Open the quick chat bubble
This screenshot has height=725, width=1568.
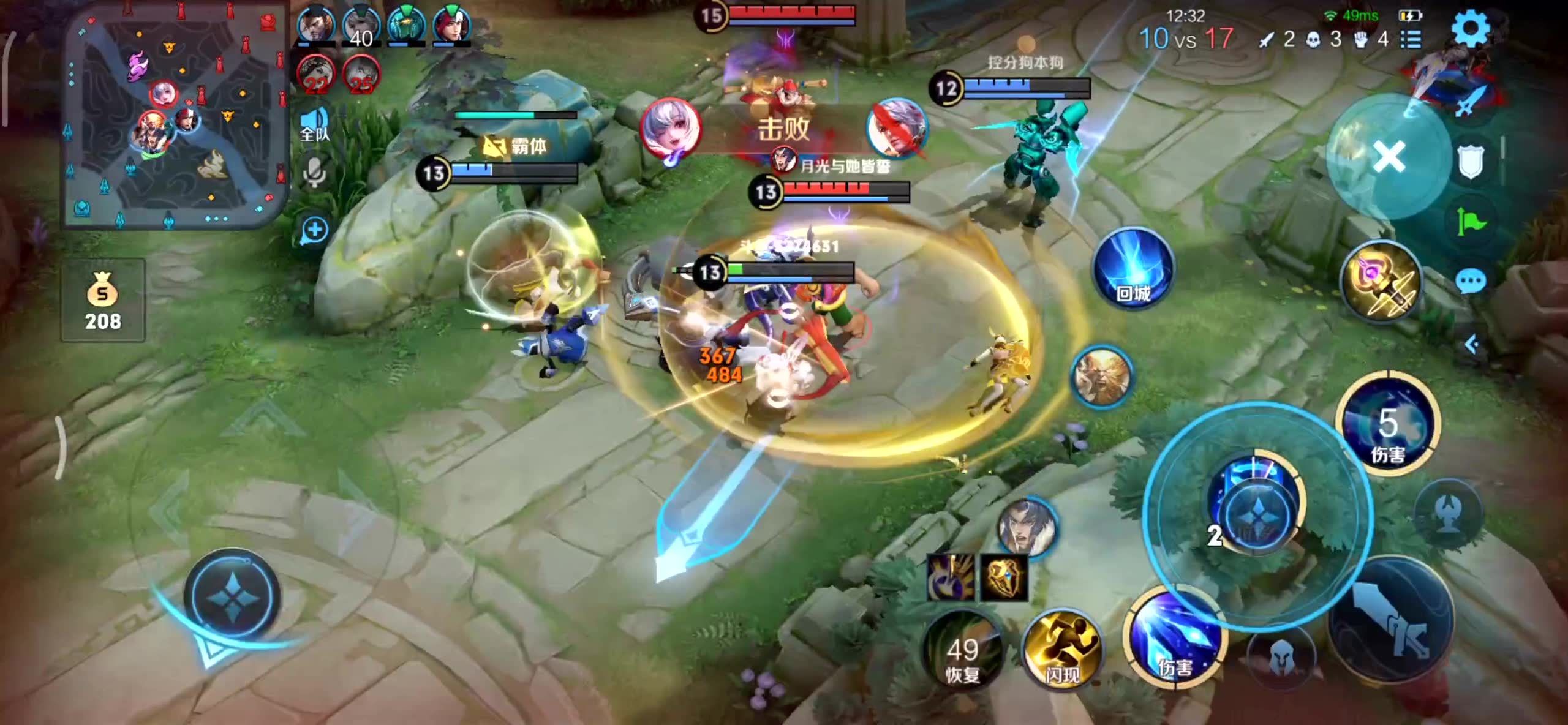1470,282
